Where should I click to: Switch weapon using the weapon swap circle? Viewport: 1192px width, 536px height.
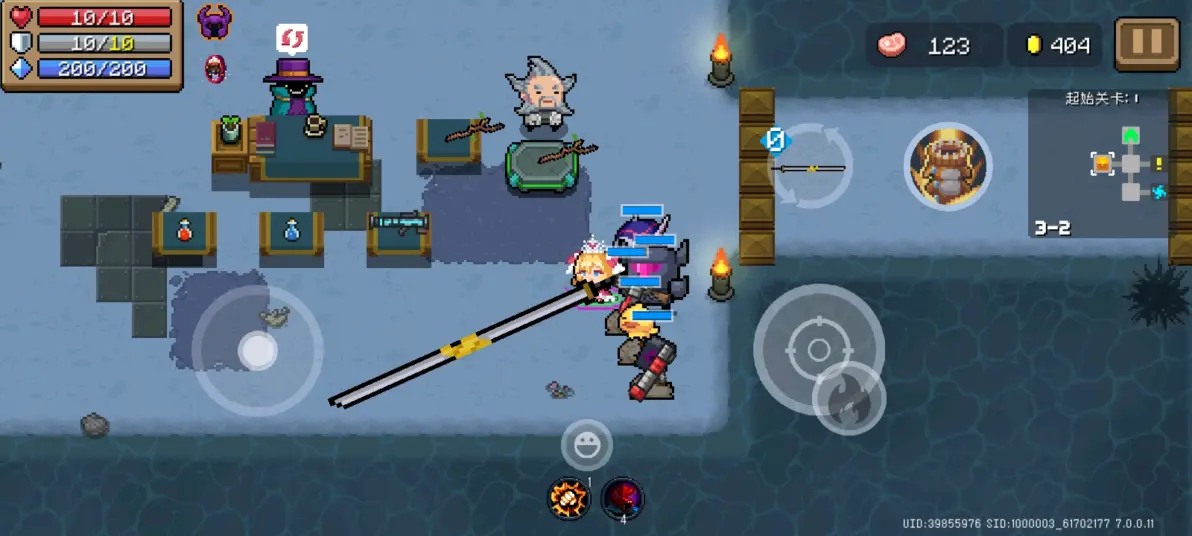point(811,166)
